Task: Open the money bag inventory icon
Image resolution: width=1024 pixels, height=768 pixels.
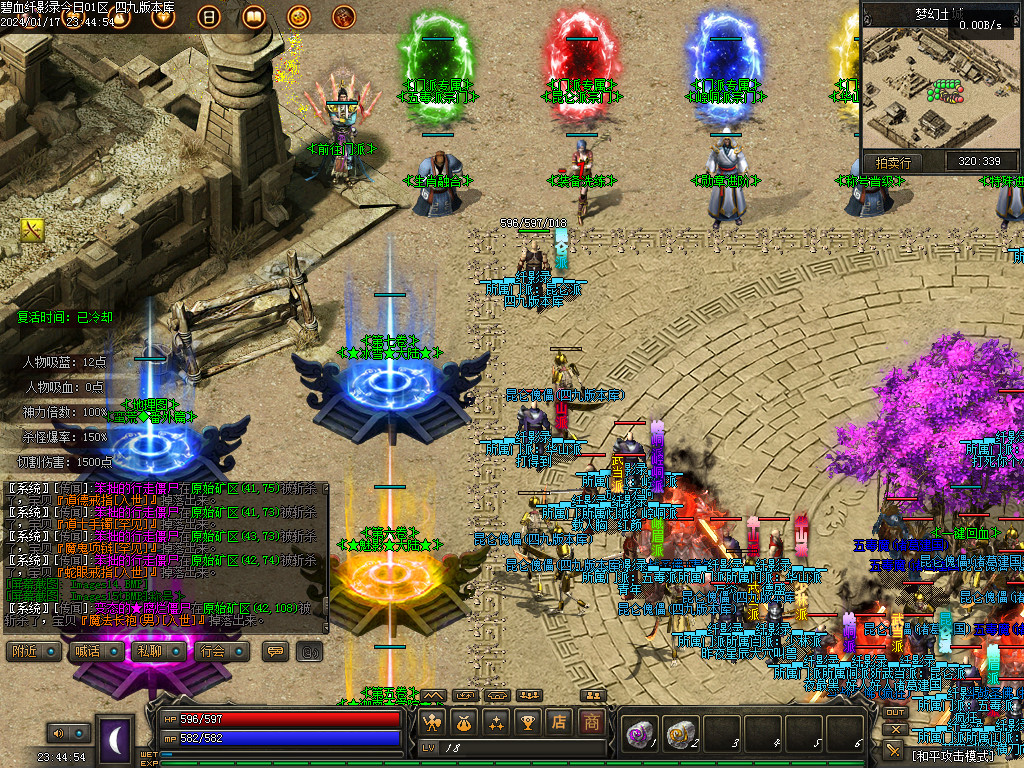Action: (463, 721)
